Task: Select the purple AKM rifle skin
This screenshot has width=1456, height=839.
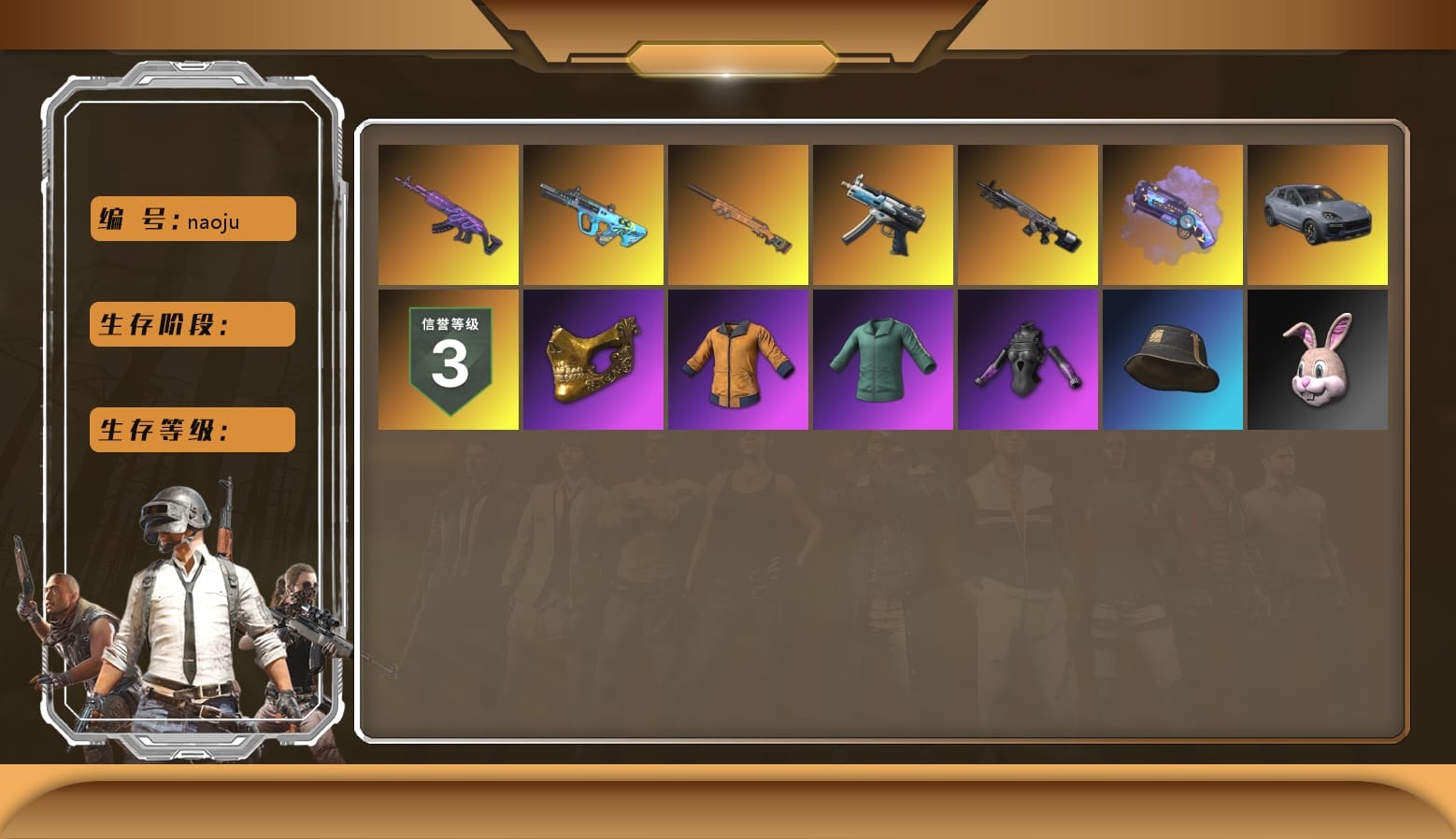Action: click(449, 214)
